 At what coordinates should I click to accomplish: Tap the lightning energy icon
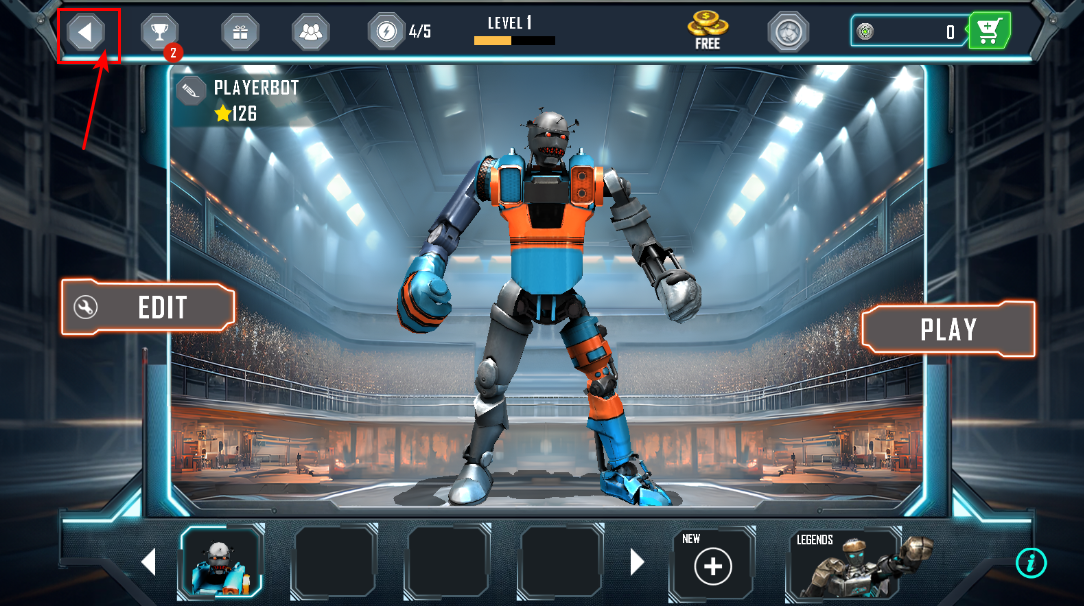point(386,31)
